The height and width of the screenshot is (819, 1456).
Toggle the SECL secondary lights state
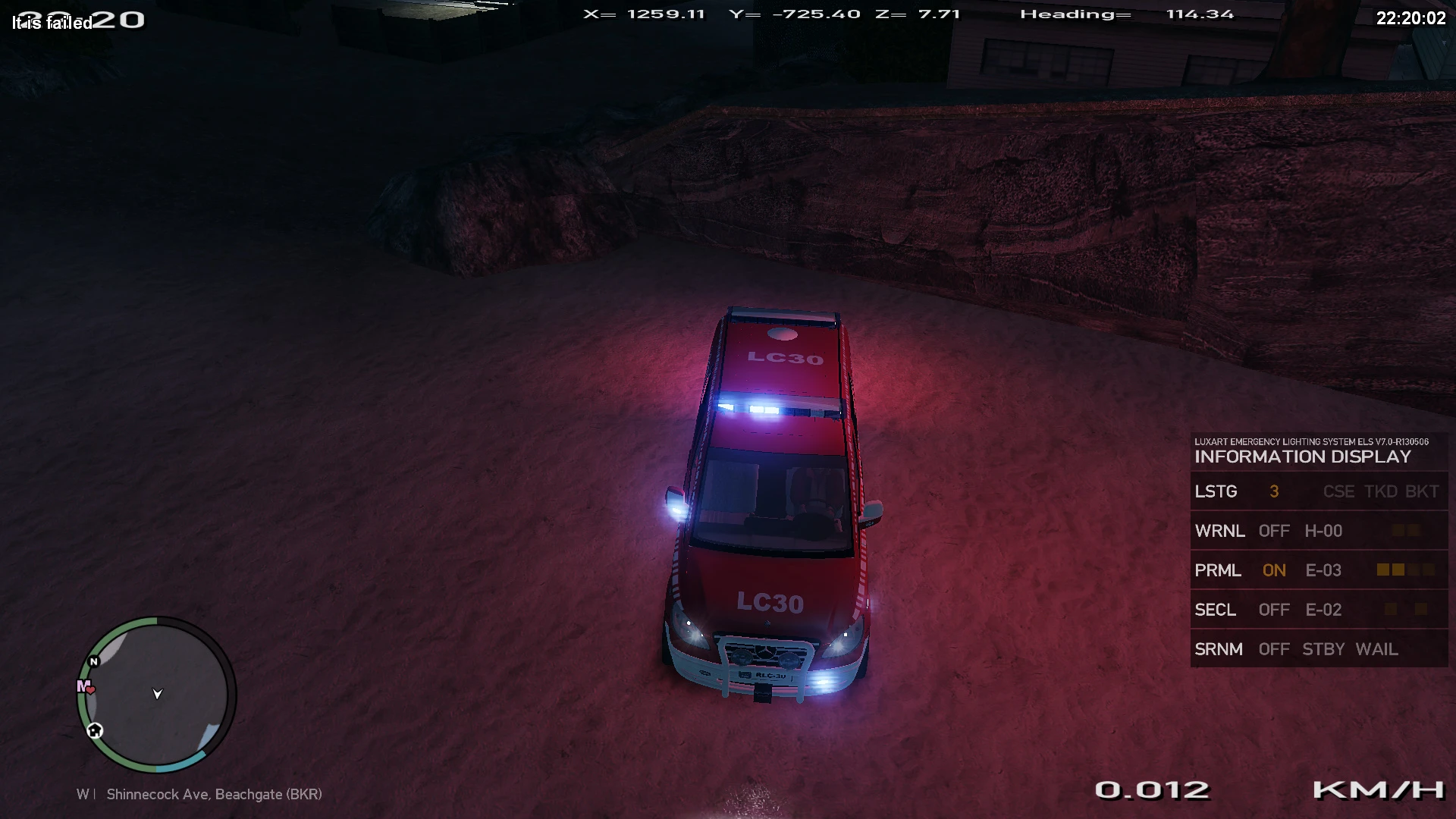click(1274, 610)
